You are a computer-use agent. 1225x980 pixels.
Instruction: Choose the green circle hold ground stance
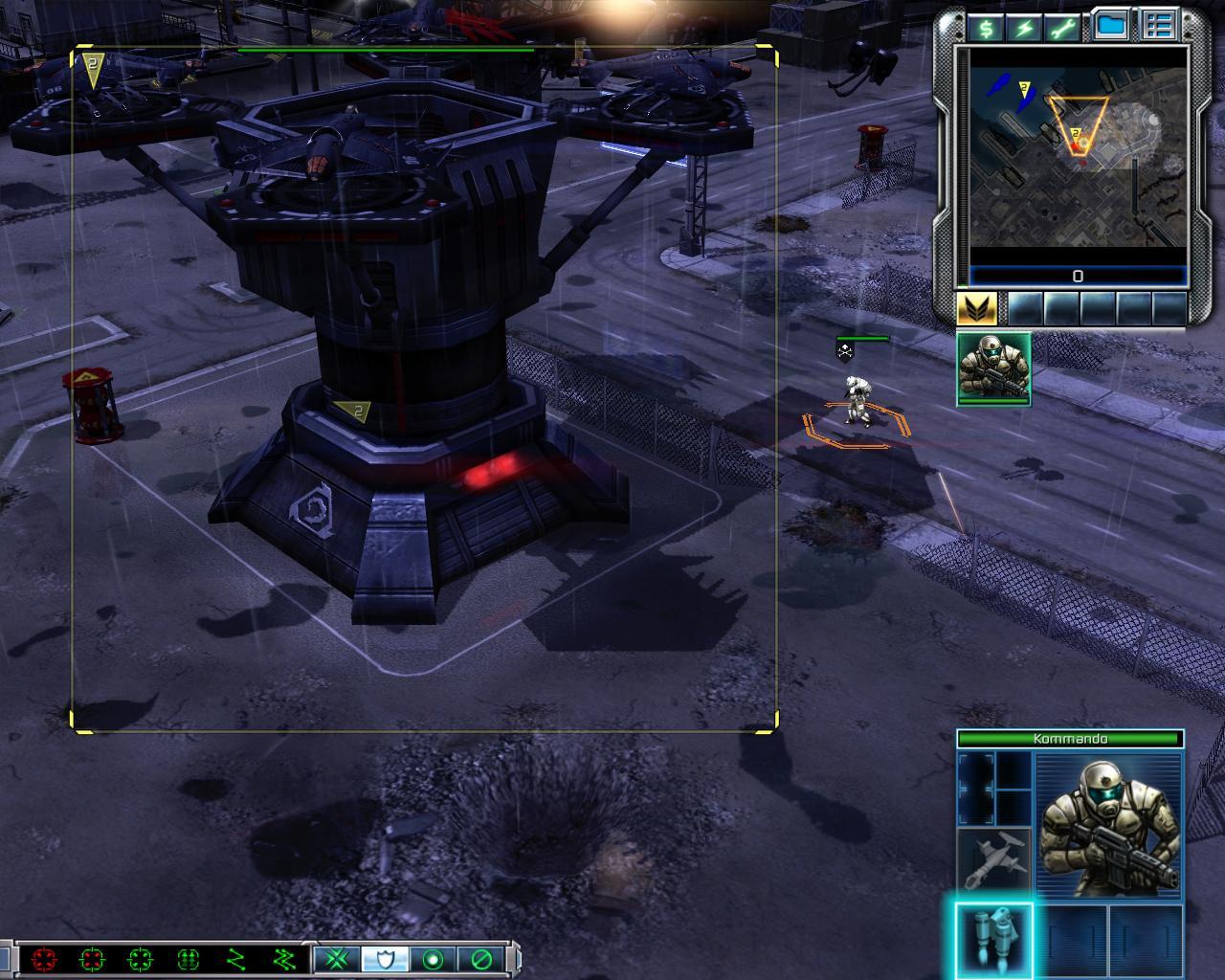coord(434,959)
